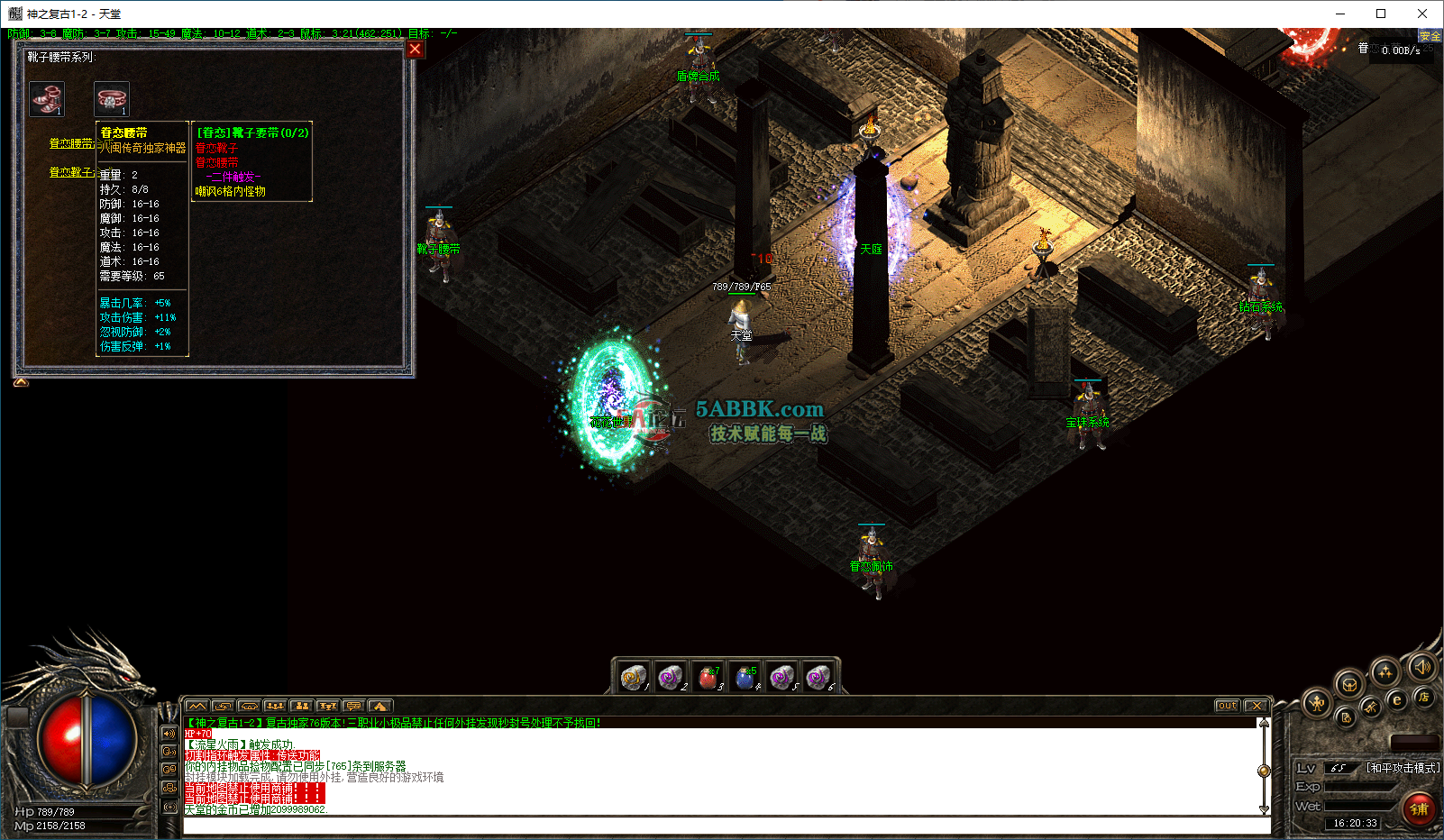Open the 眷恋靴子 link
This screenshot has width=1444, height=840.
[x=71, y=172]
